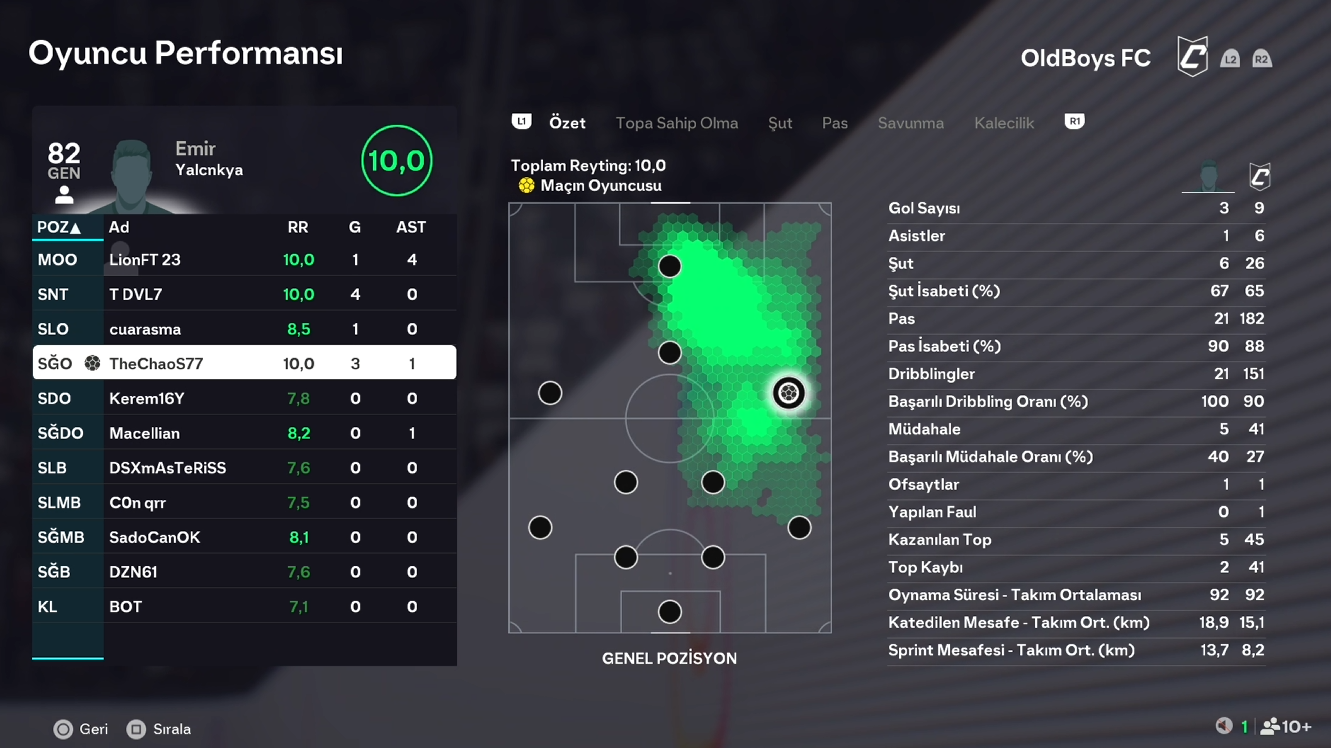Pick Kerem16Y from the list
The image size is (1331, 748).
click(x=244, y=399)
